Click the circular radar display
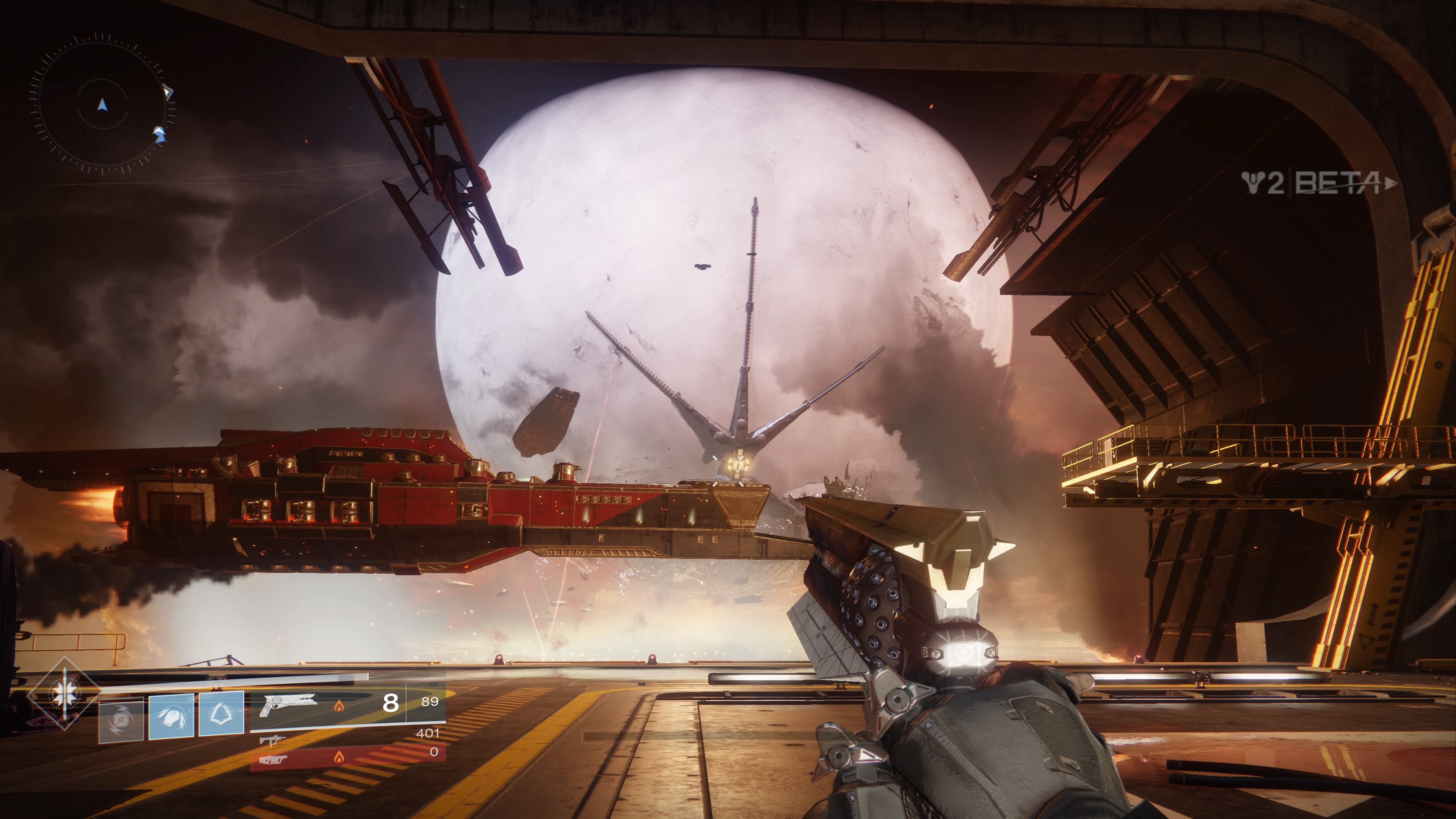The height and width of the screenshot is (819, 1456). pos(102,105)
